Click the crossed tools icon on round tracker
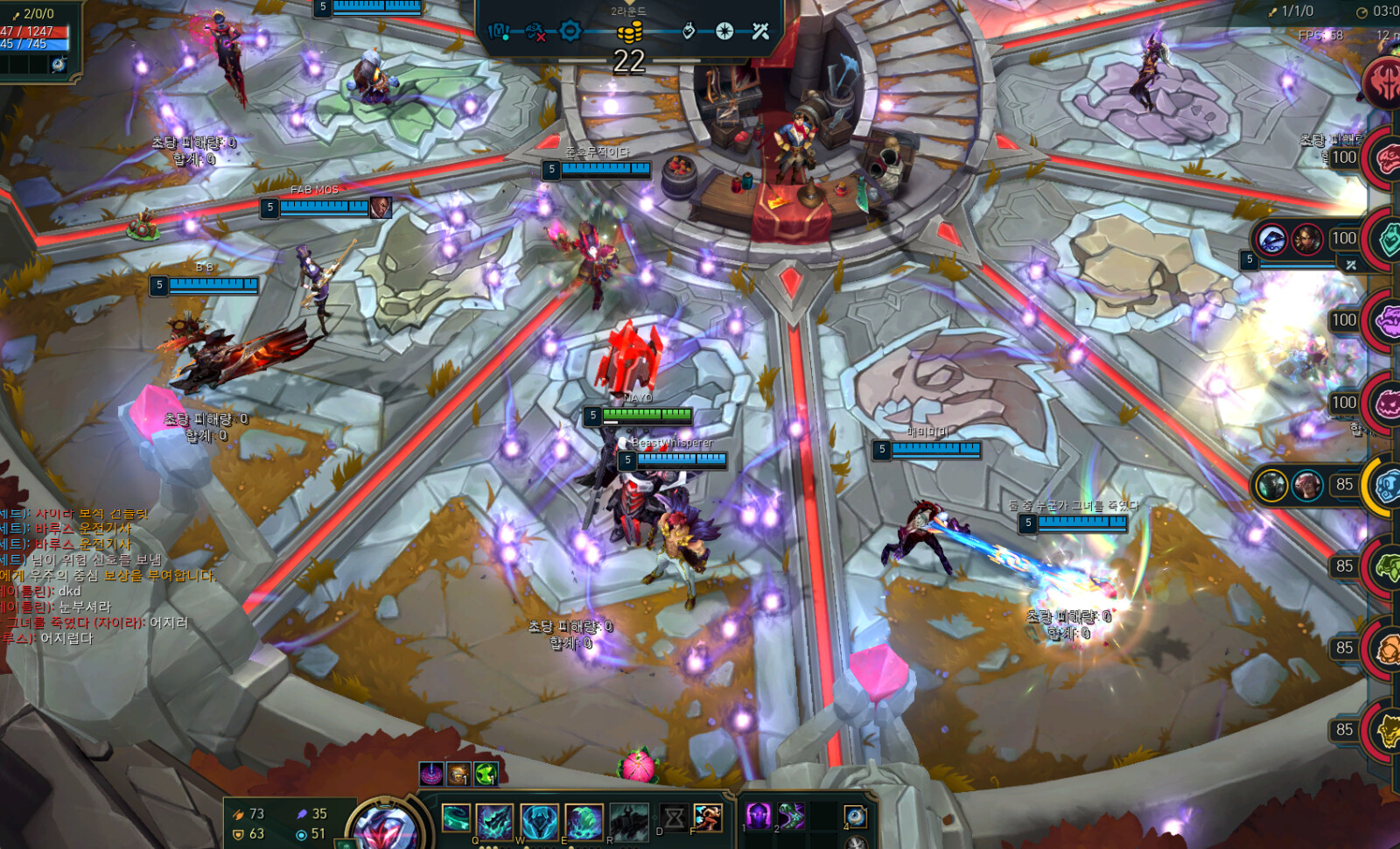This screenshot has width=1400, height=849. point(760,32)
